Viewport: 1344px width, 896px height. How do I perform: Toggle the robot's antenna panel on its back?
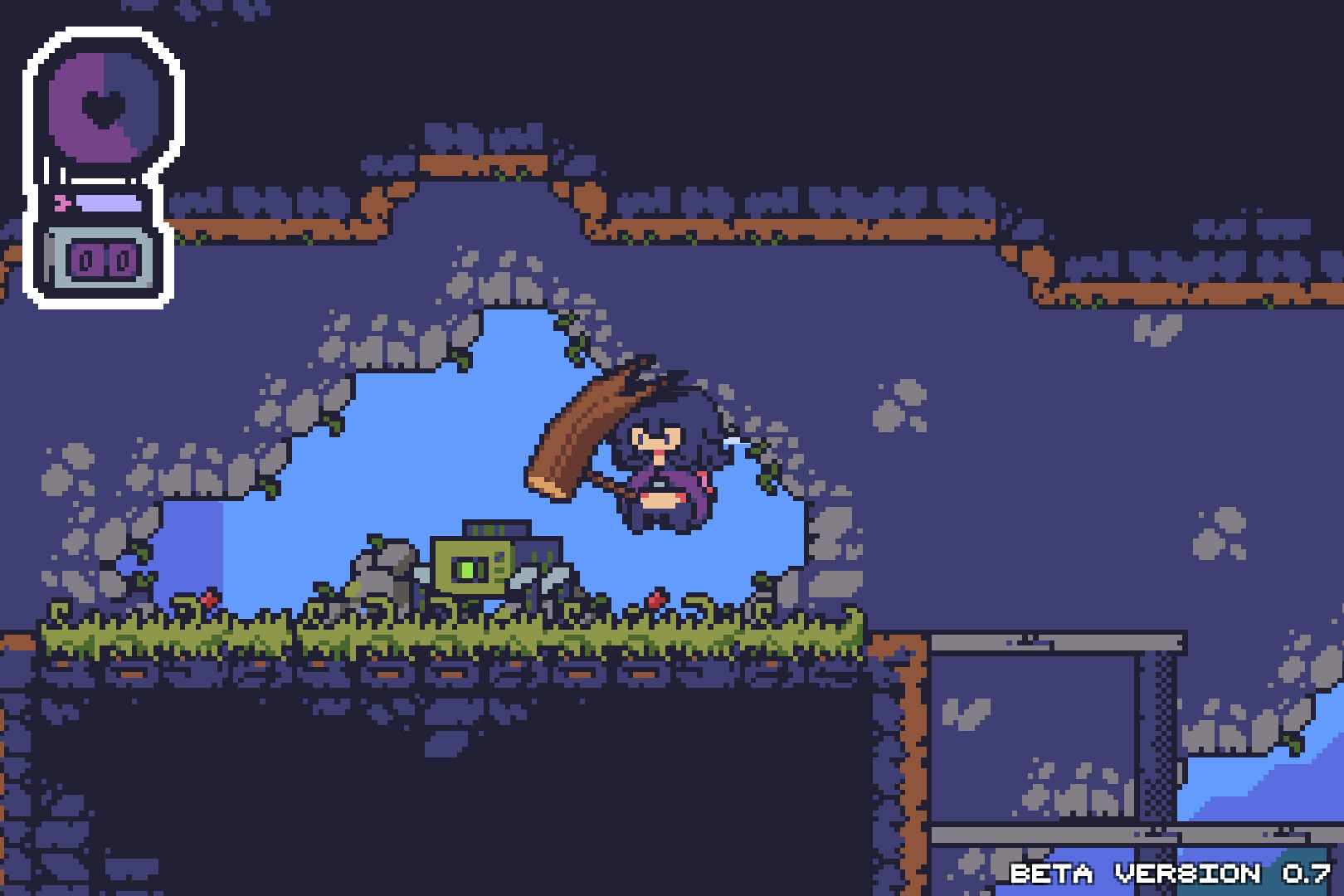coord(498,528)
